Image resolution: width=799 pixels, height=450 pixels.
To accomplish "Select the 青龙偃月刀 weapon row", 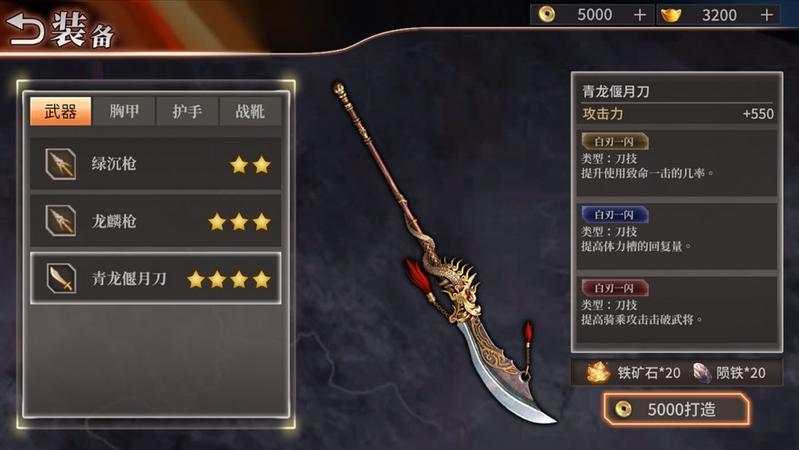I will (x=155, y=279).
